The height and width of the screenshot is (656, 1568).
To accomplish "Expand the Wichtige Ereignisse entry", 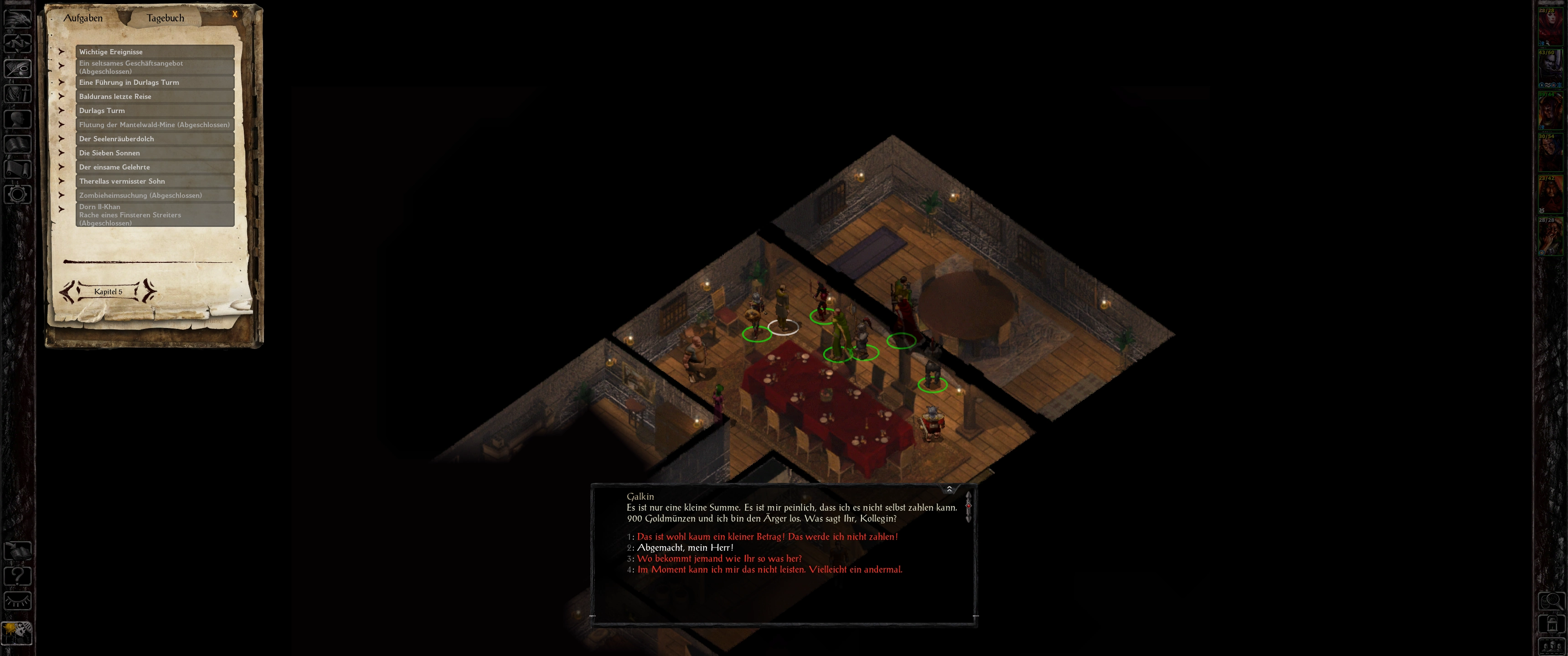I will tap(155, 52).
